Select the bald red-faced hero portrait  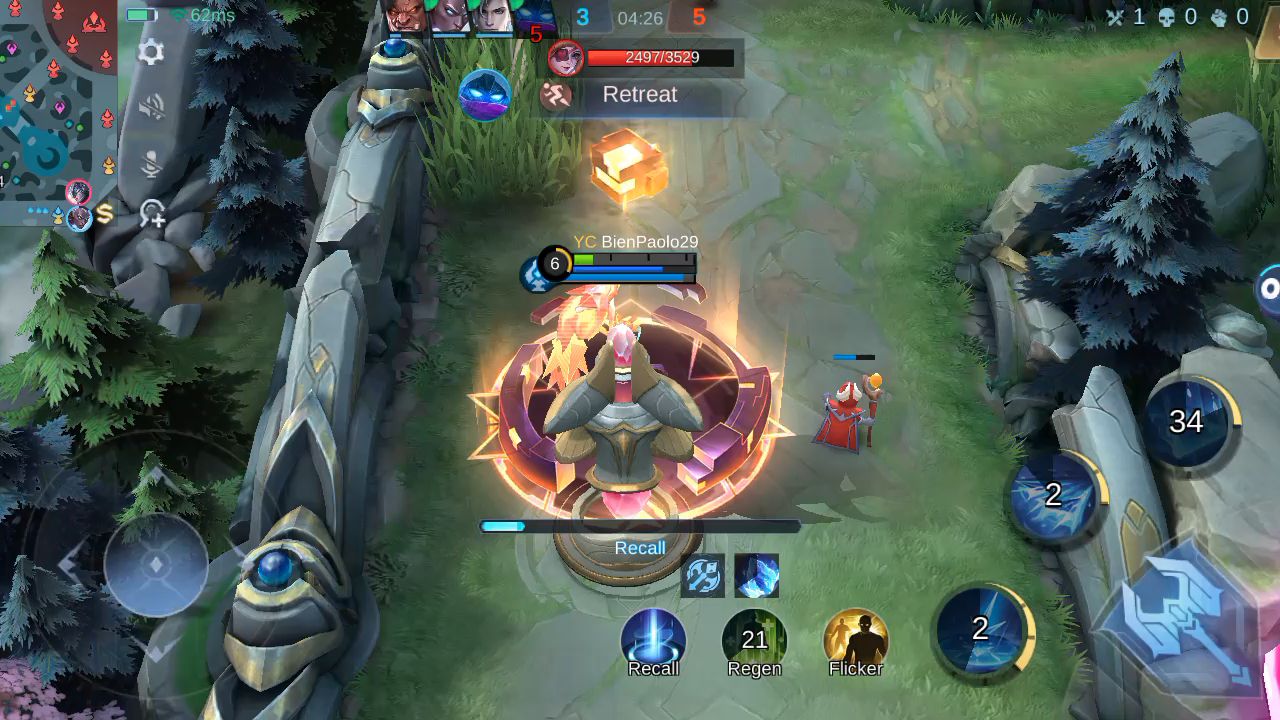click(405, 17)
